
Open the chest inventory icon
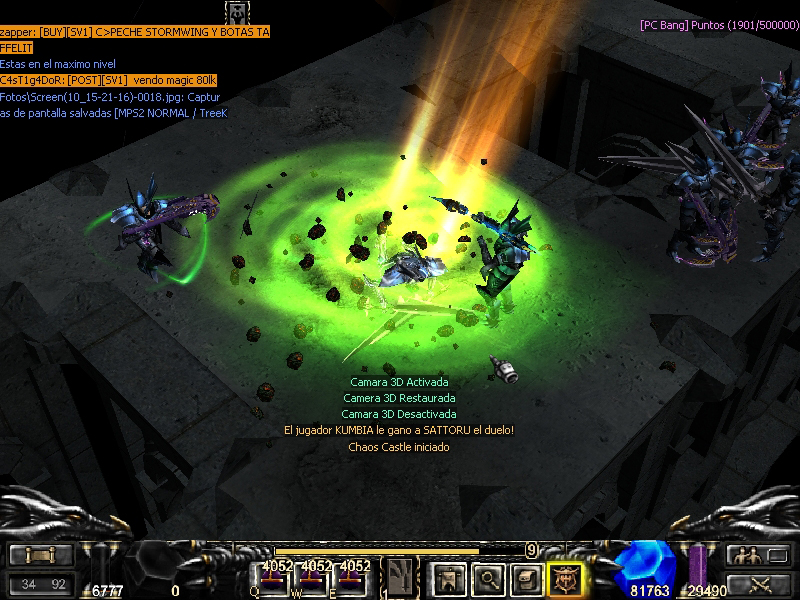tap(527, 578)
